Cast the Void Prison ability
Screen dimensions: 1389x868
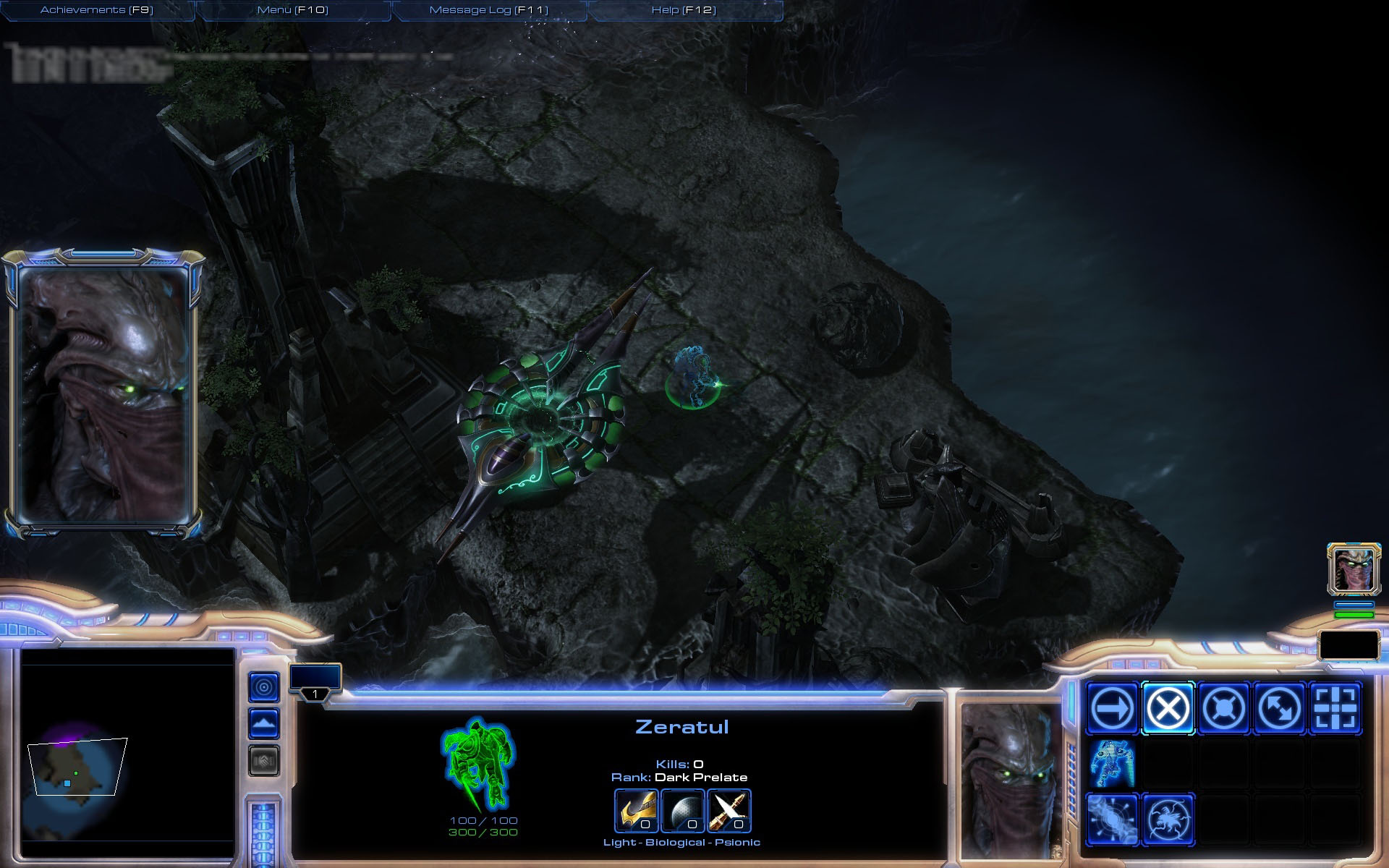(x=1168, y=820)
